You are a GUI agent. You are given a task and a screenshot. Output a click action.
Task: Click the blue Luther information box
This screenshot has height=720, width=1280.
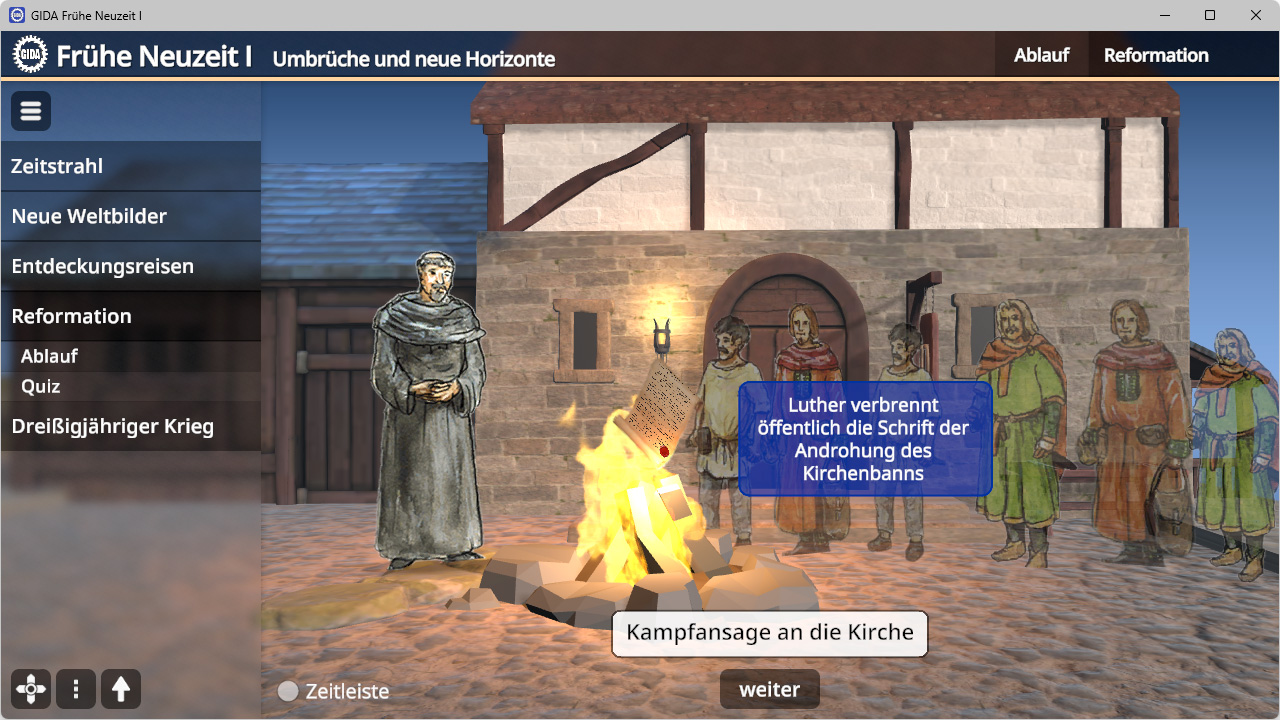tap(865, 439)
